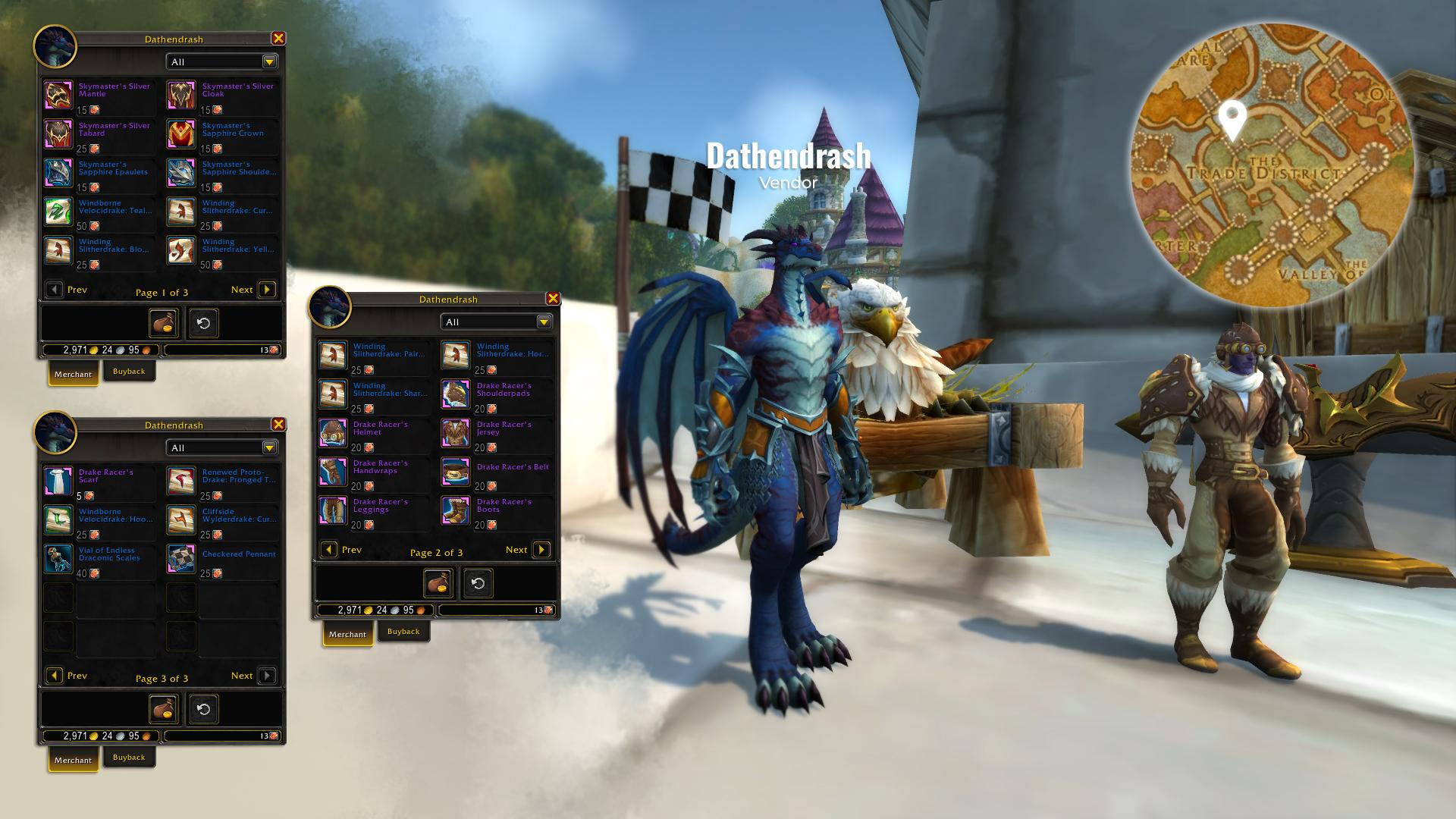Select Vial of Endless Draconic Scales
1456x819 pixels.
[58, 559]
